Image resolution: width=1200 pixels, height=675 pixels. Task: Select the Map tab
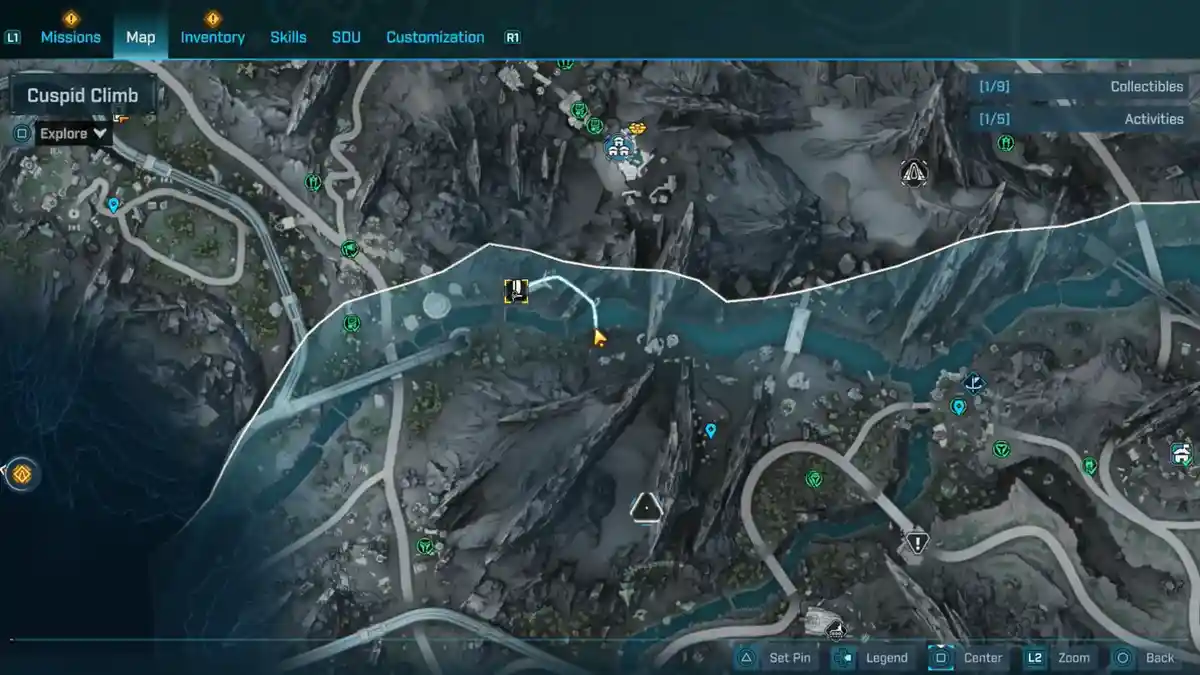(140, 37)
